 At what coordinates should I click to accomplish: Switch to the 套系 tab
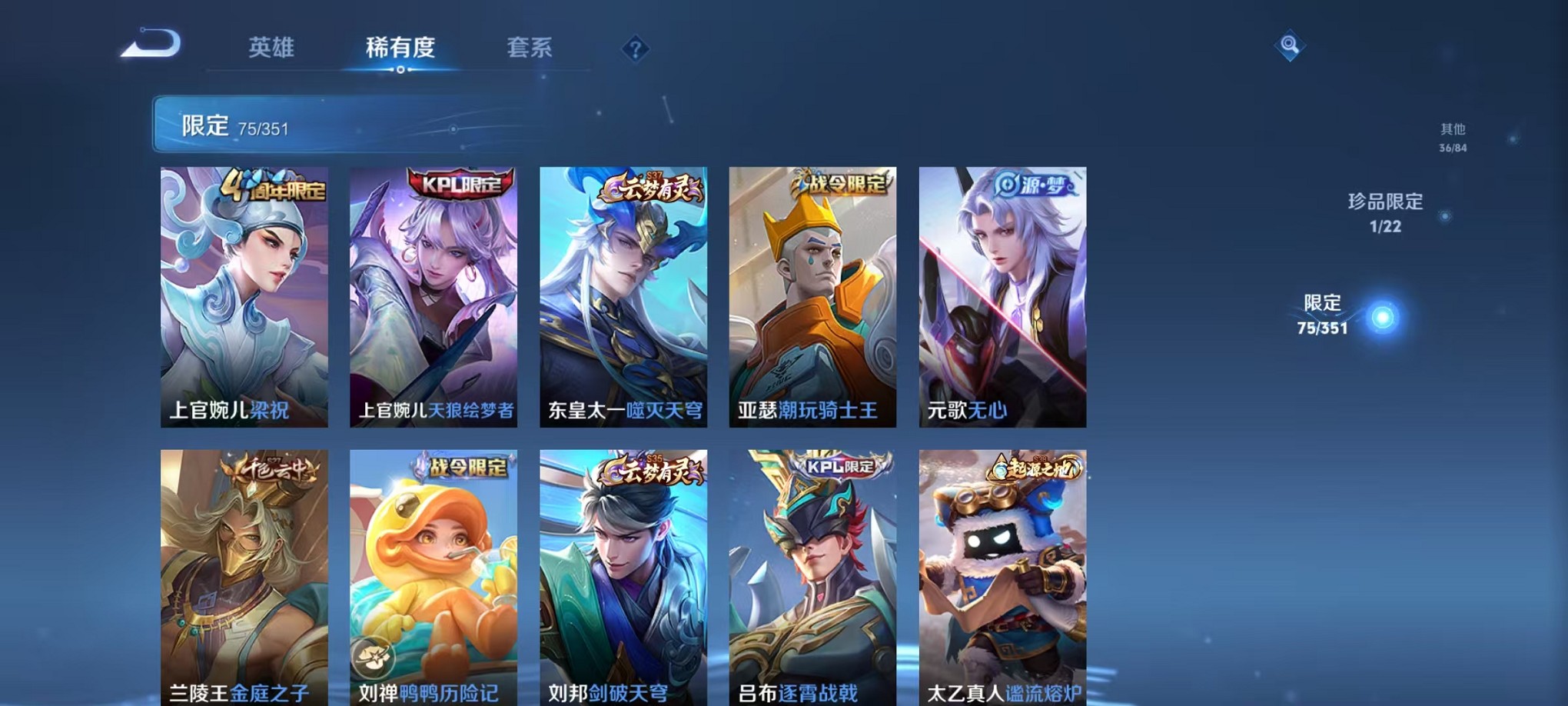[x=530, y=48]
